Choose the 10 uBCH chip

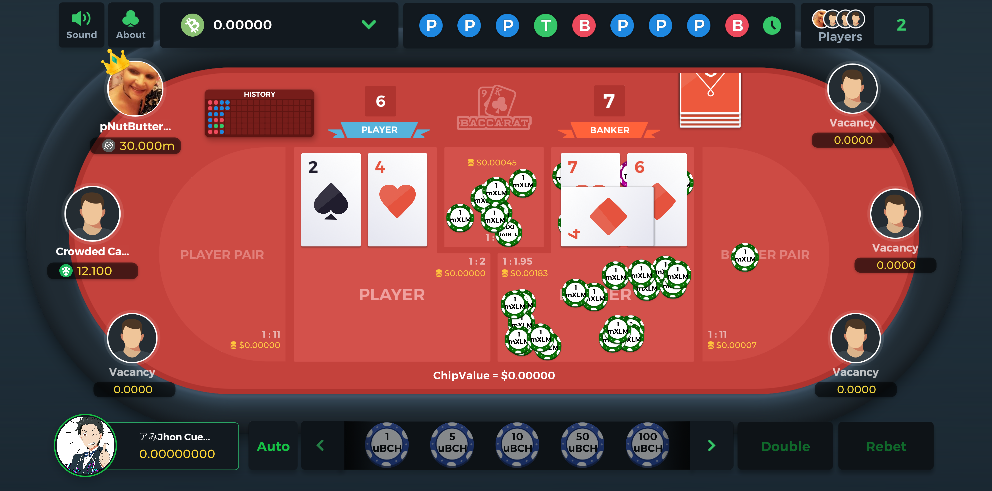517,446
